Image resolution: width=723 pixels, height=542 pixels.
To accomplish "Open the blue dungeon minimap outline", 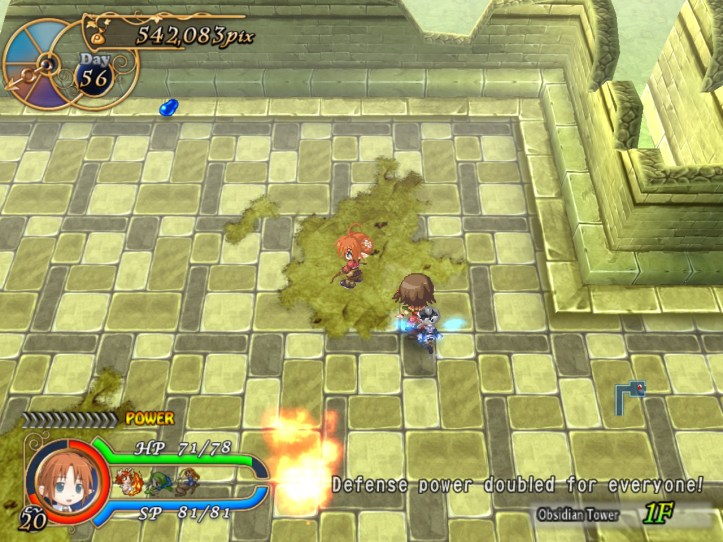I will 629,395.
